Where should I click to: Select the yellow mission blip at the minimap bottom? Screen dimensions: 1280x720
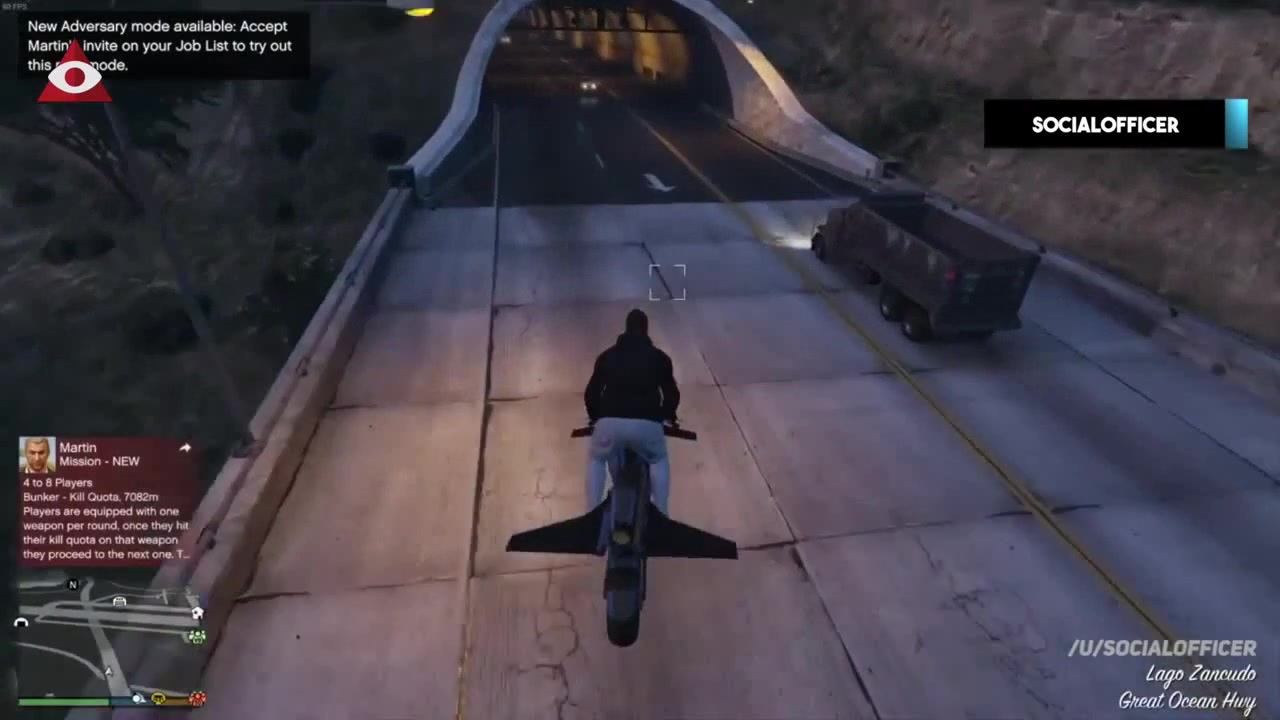(158, 699)
